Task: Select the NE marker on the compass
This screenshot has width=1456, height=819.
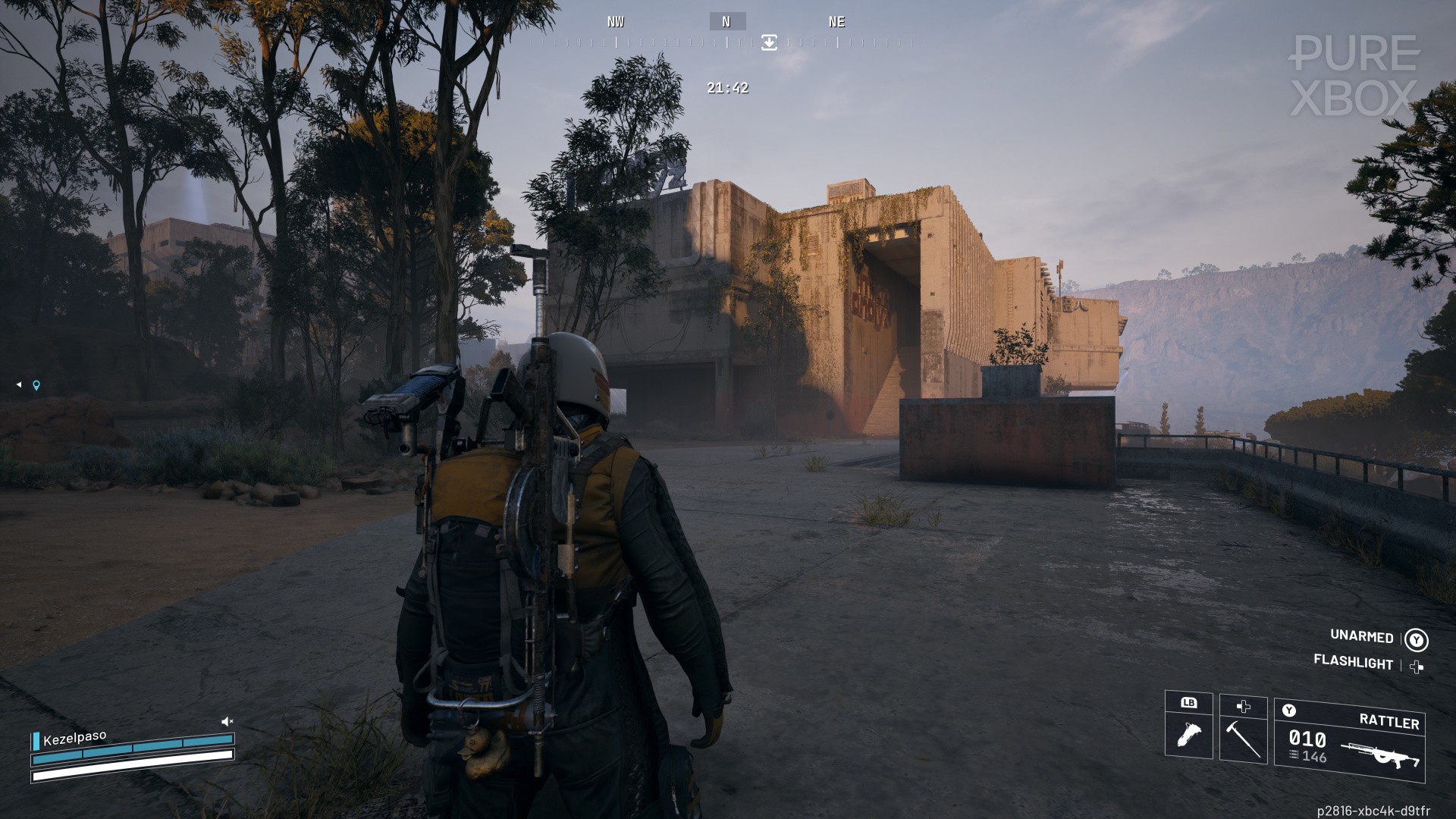Action: click(836, 21)
